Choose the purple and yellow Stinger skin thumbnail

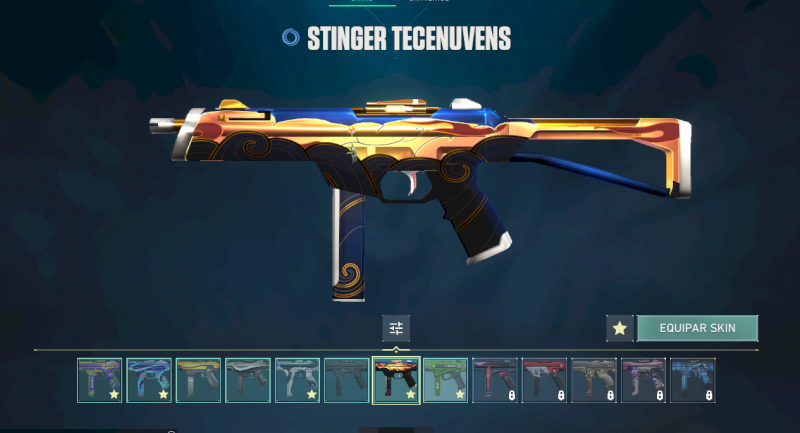tap(100, 381)
